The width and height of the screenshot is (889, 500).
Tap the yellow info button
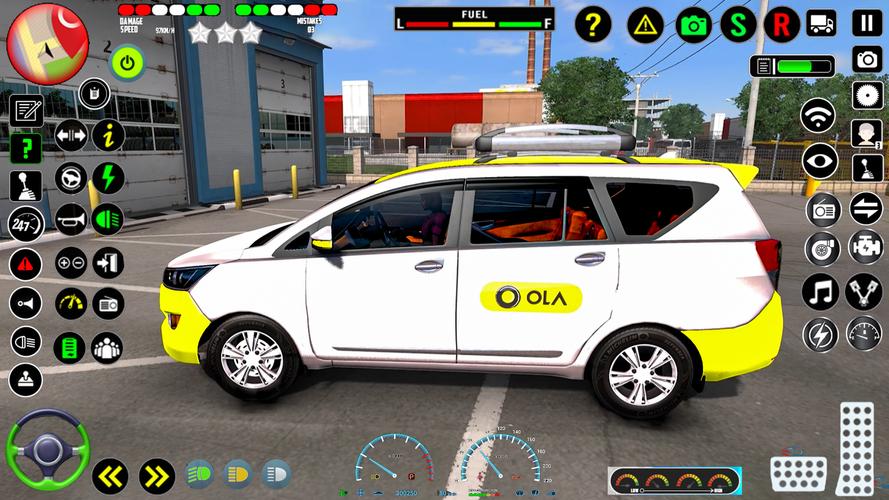[x=108, y=135]
